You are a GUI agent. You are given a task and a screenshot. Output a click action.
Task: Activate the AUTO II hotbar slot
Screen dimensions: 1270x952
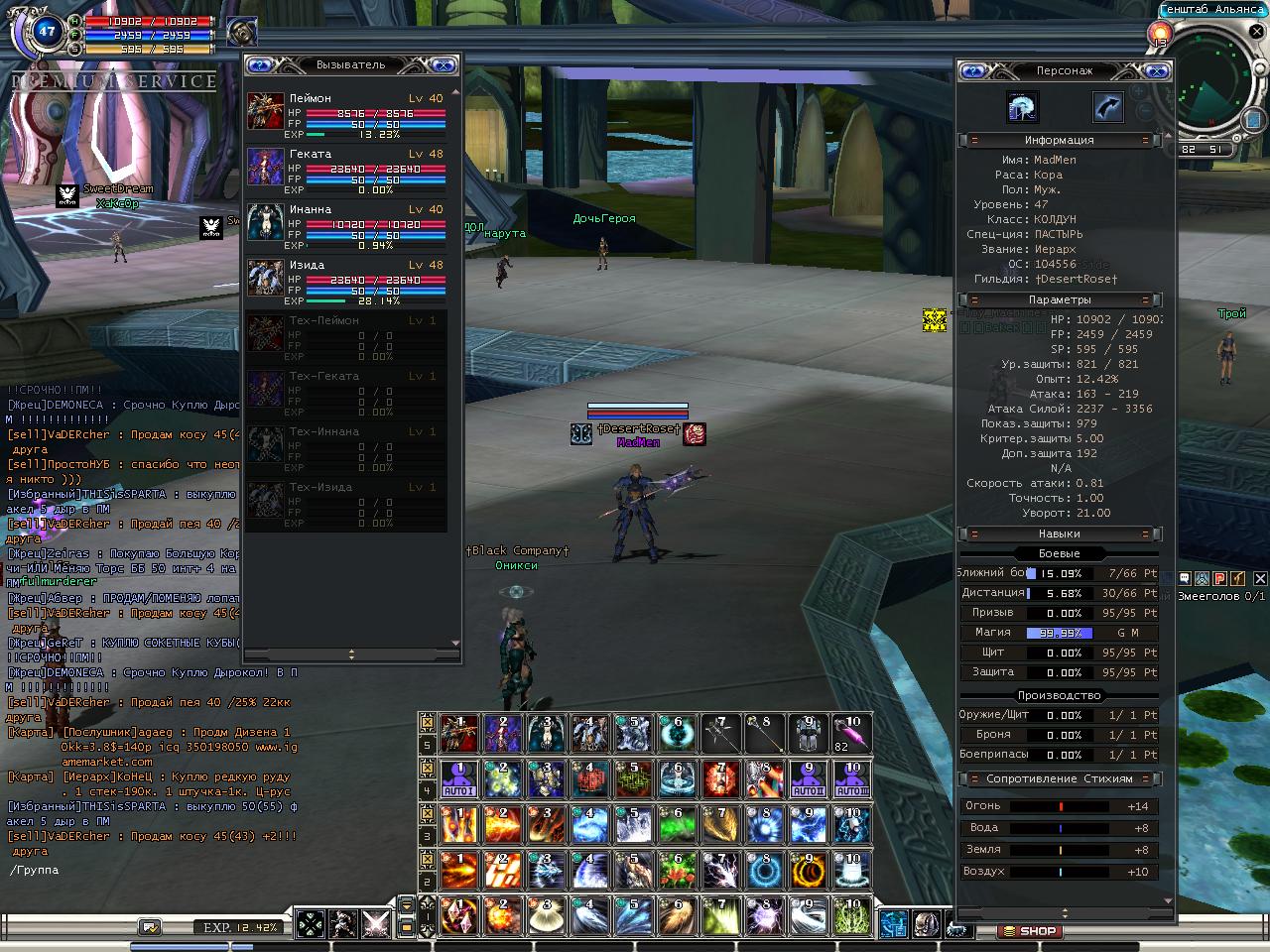coord(808,779)
